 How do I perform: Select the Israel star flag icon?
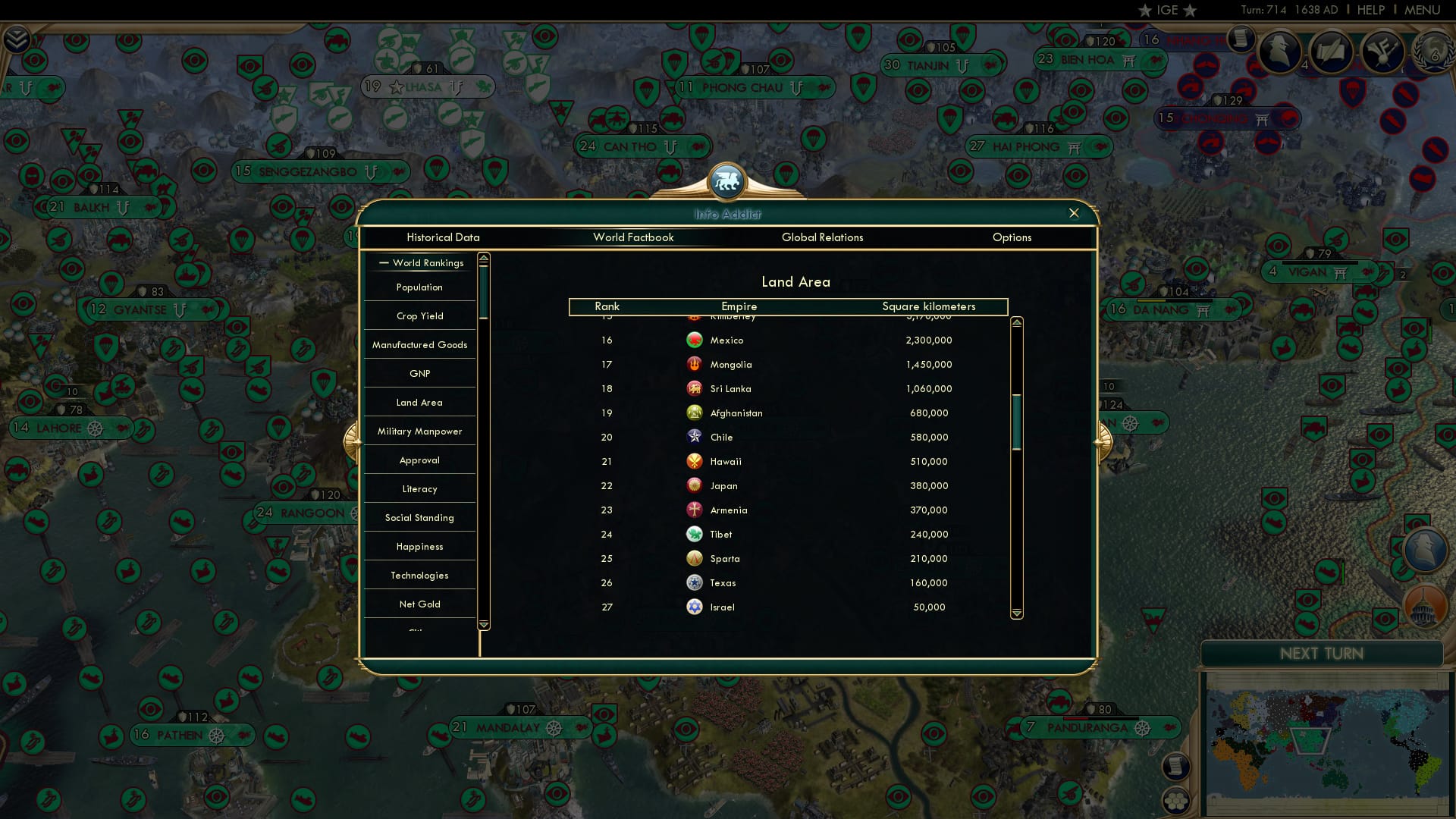694,607
